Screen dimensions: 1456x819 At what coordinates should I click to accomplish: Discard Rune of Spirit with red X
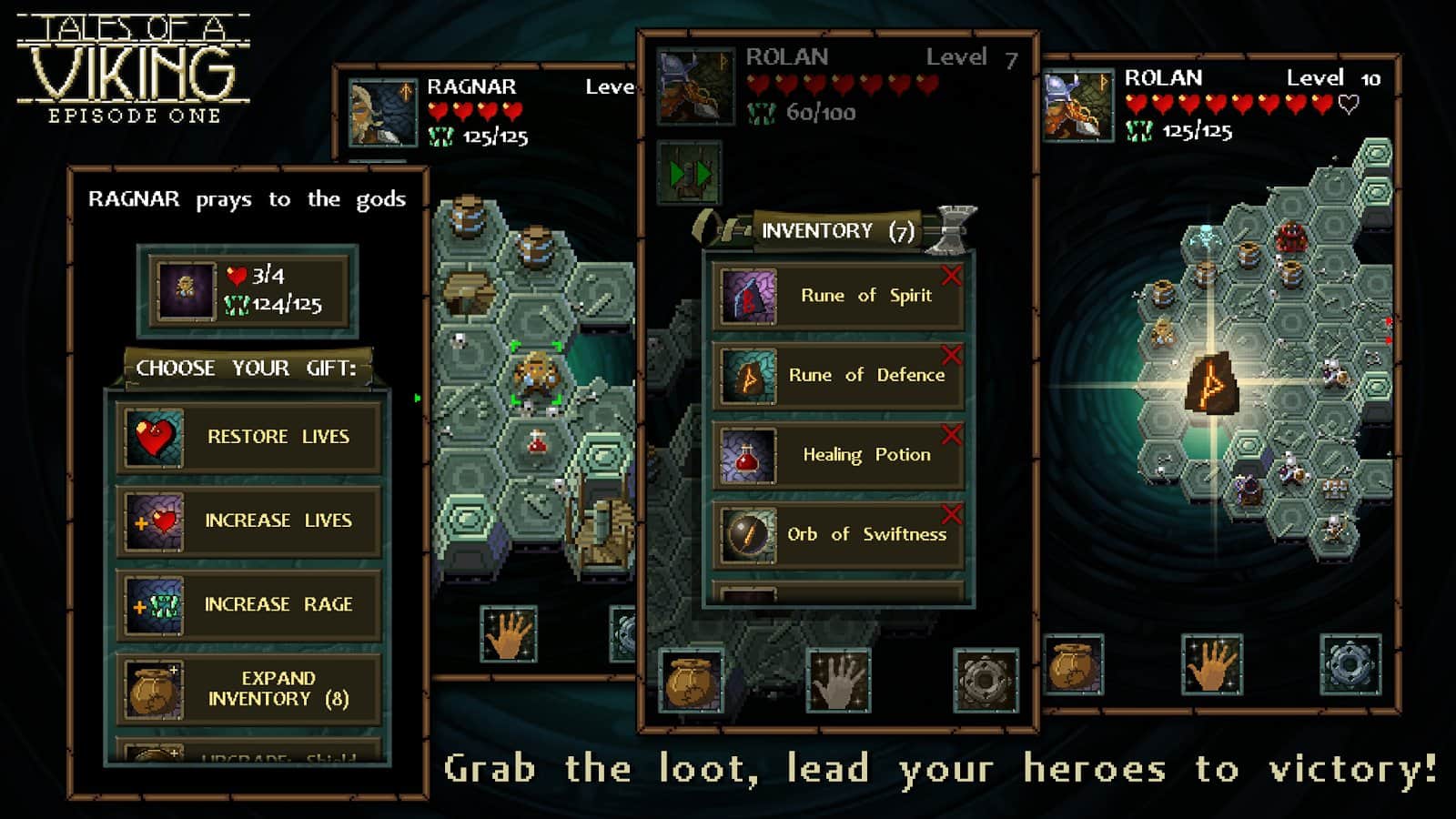(x=952, y=275)
